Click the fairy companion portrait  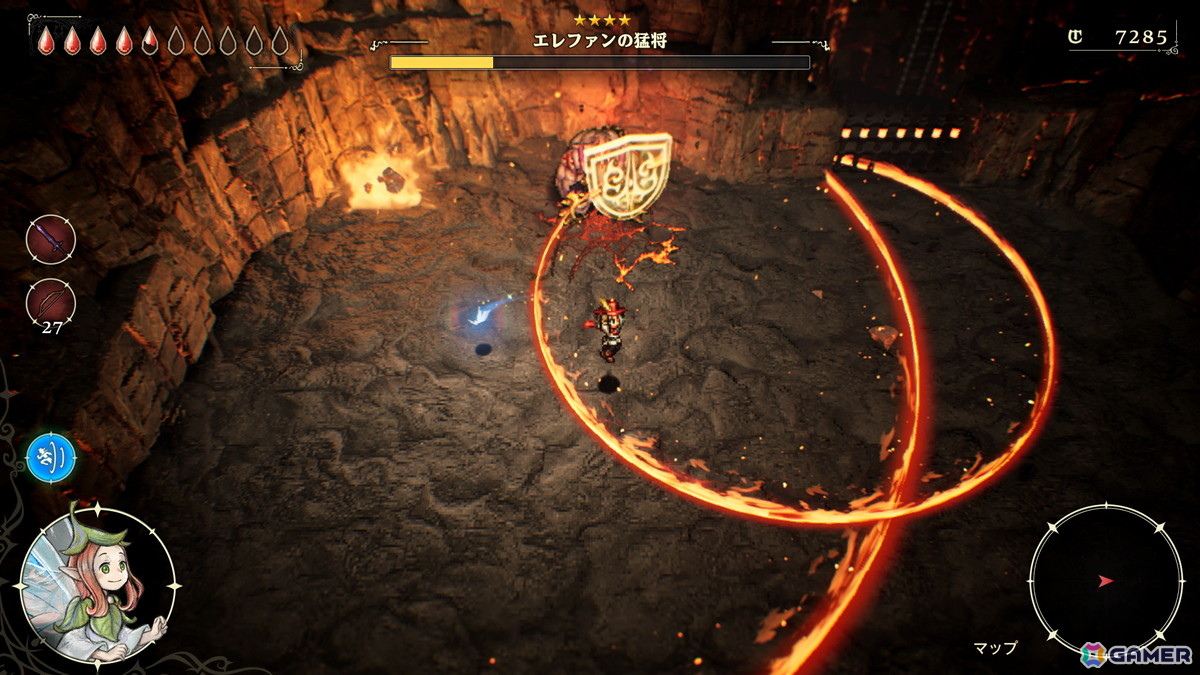point(97,584)
